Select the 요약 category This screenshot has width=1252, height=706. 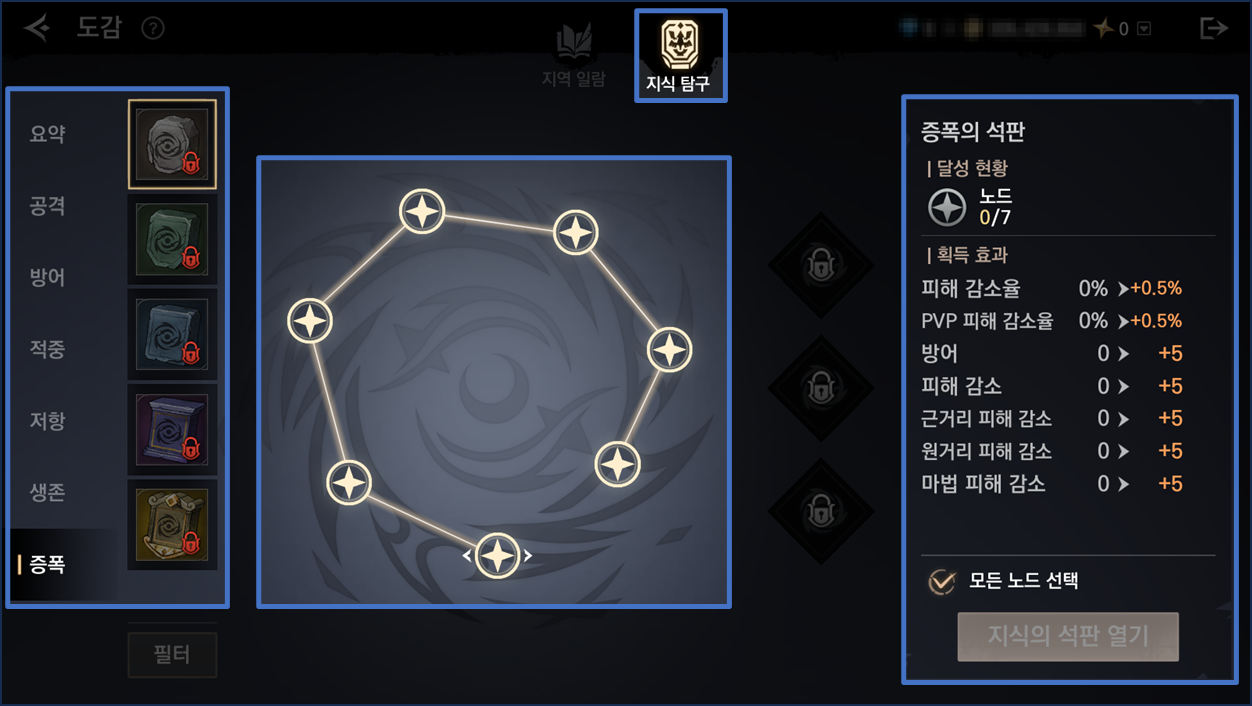point(48,134)
